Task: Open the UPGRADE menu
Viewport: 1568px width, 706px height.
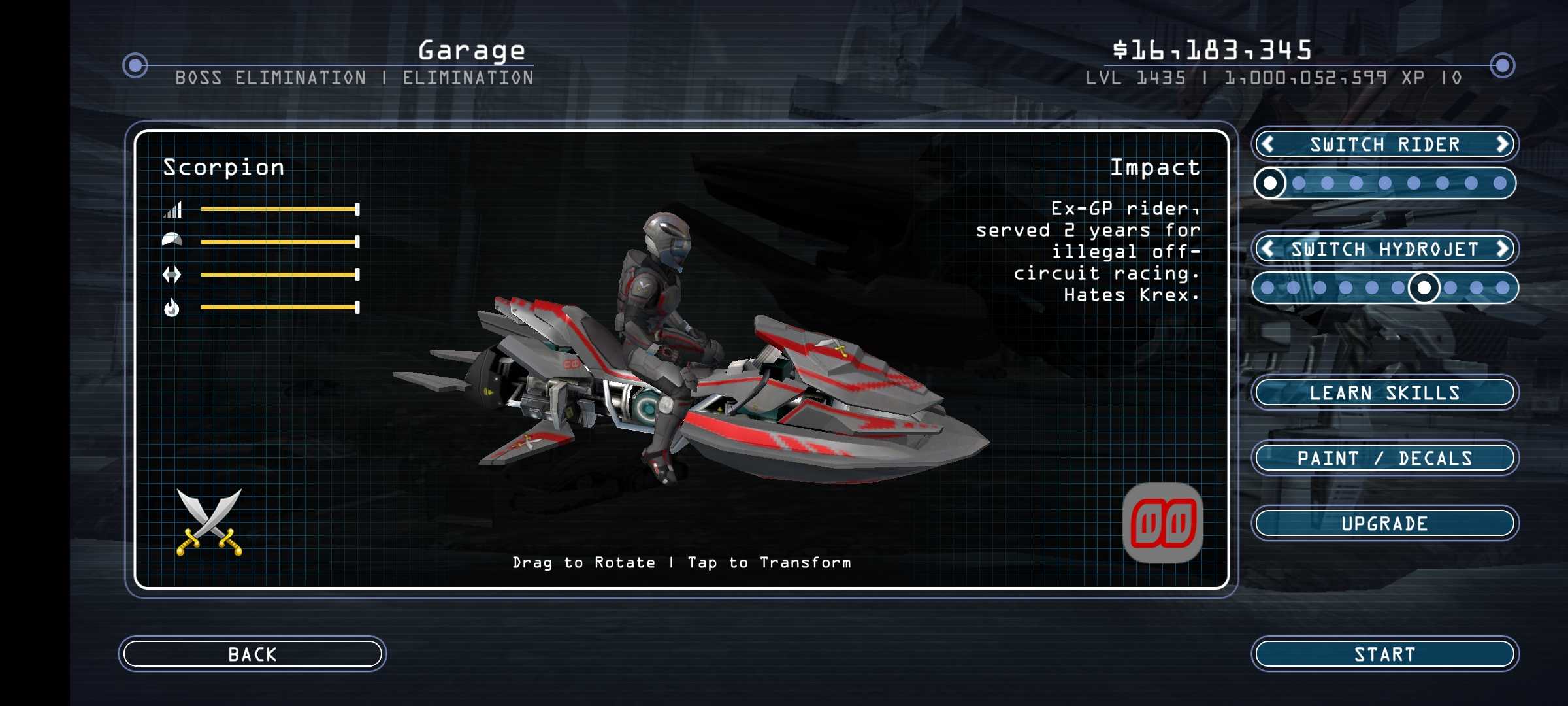Action: [x=1384, y=523]
